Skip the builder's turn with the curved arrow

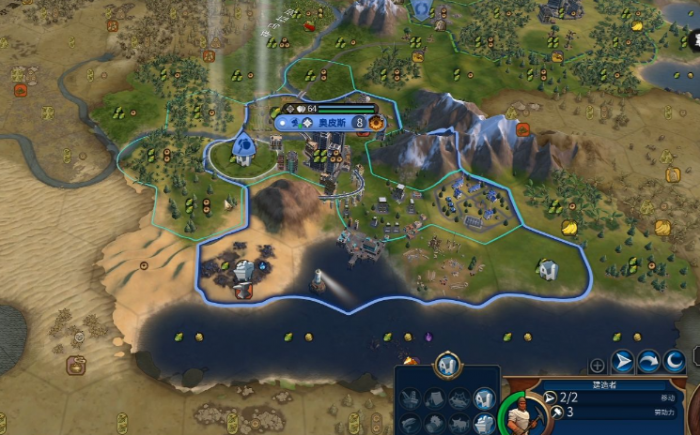point(649,362)
